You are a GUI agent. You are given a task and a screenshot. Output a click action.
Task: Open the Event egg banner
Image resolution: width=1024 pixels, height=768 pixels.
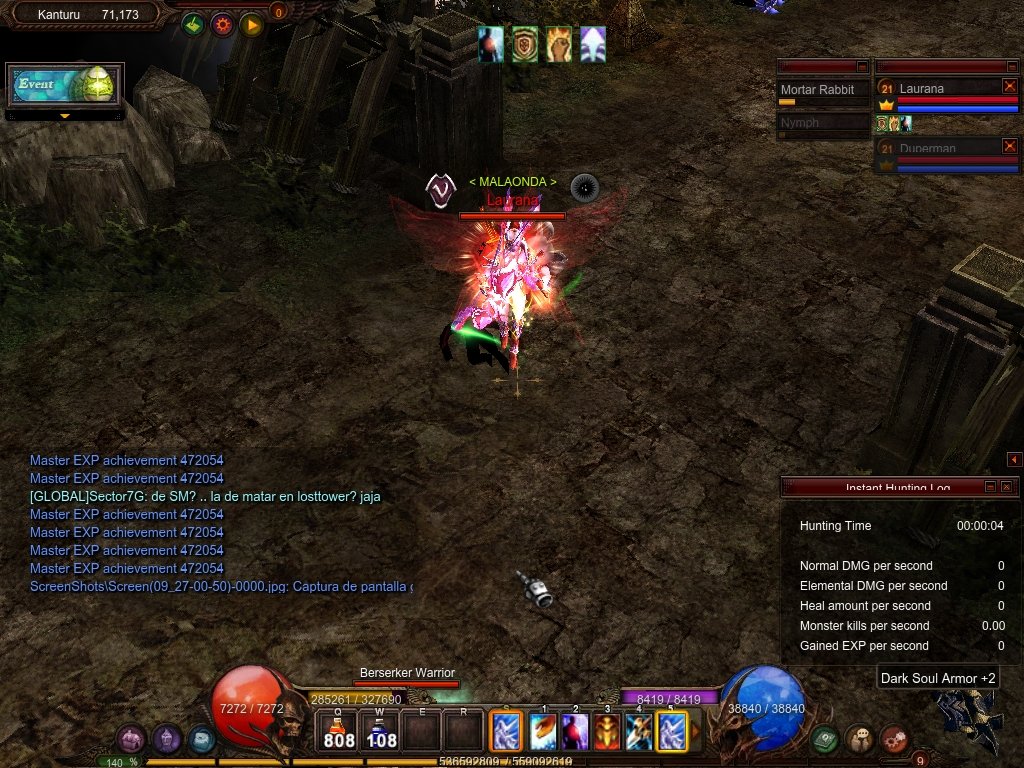65,85
